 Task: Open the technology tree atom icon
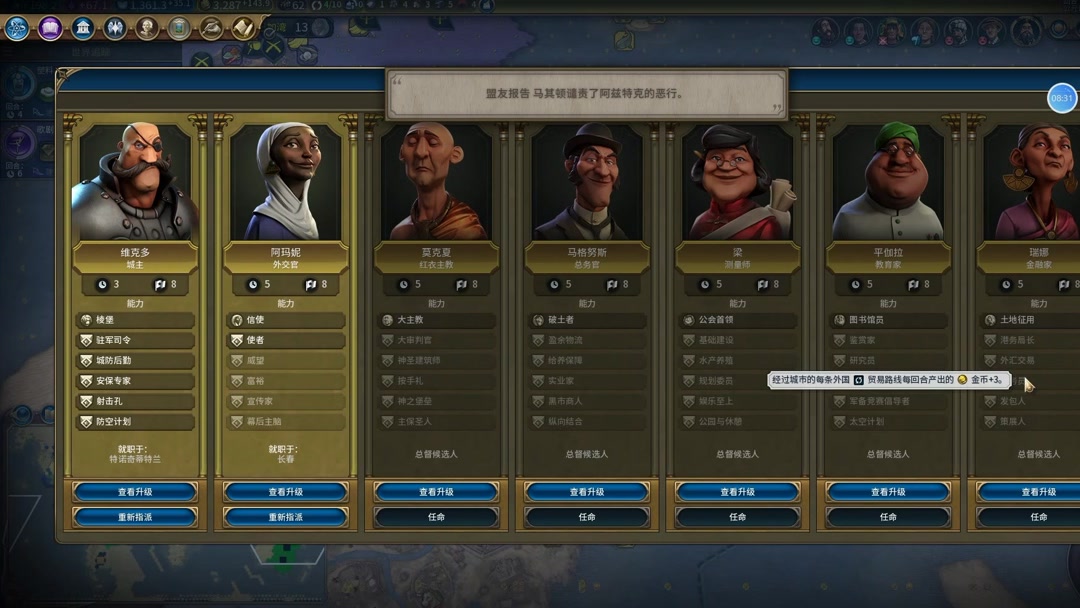tap(17, 28)
